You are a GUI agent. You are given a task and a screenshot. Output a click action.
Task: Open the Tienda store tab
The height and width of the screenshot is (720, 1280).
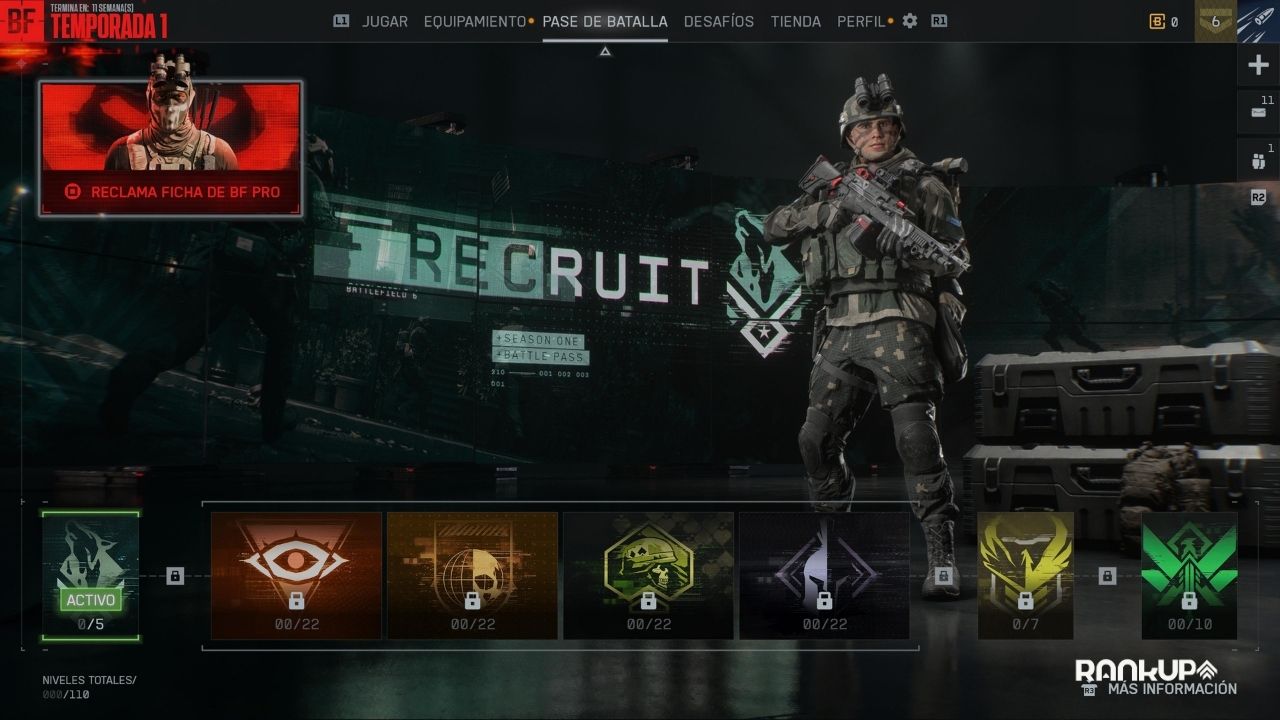pos(795,21)
